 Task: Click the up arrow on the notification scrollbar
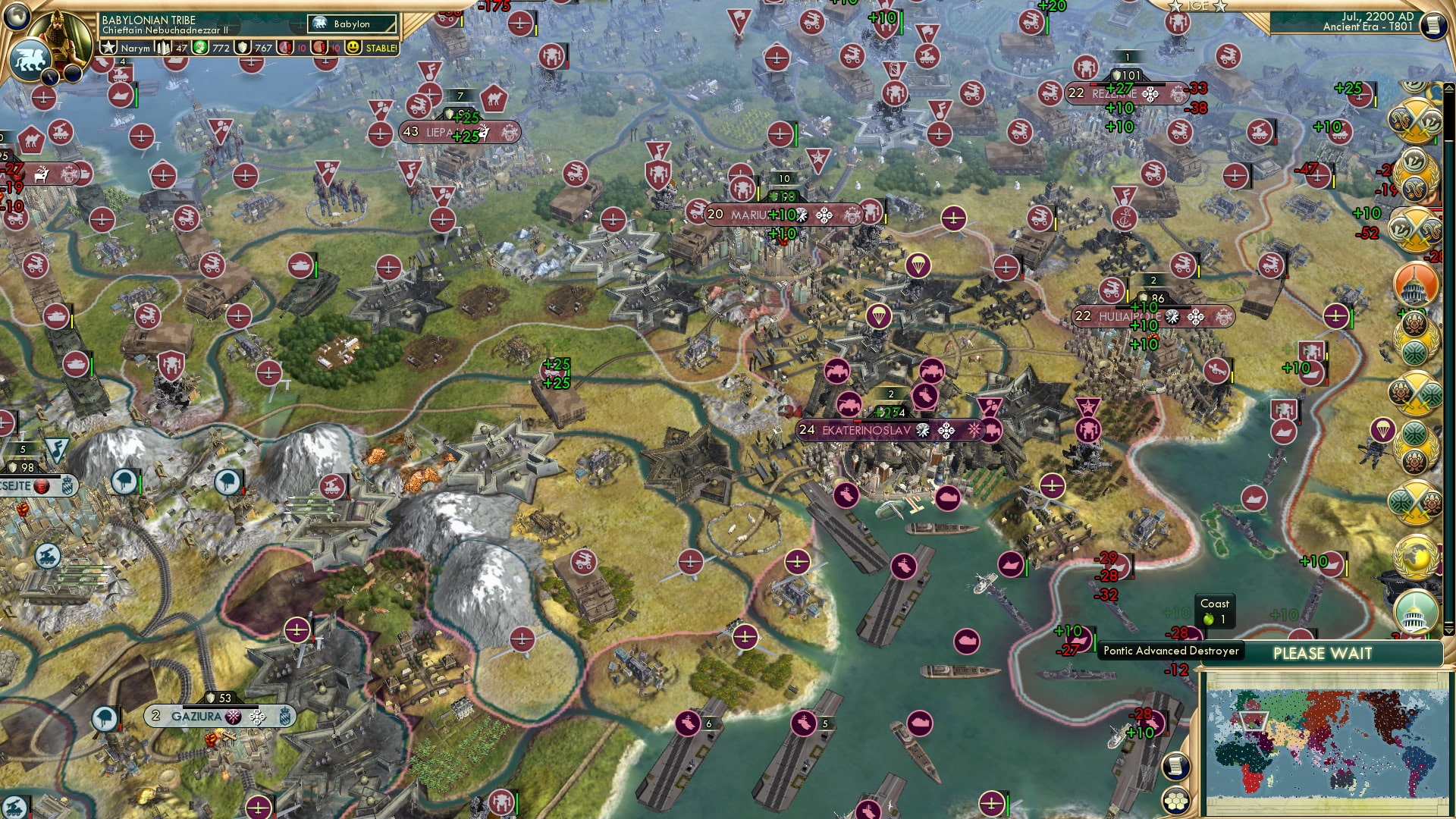1448,87
